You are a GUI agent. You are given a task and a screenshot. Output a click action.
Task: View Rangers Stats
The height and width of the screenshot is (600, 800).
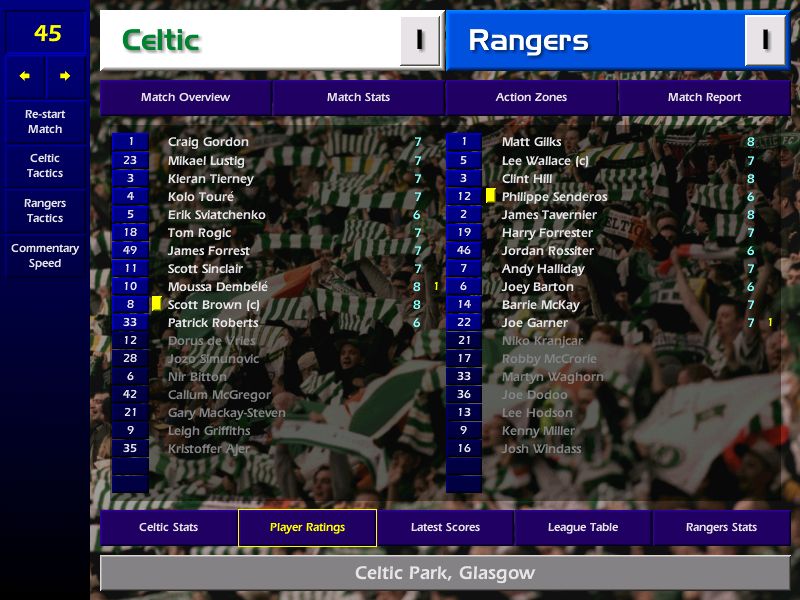point(721,527)
